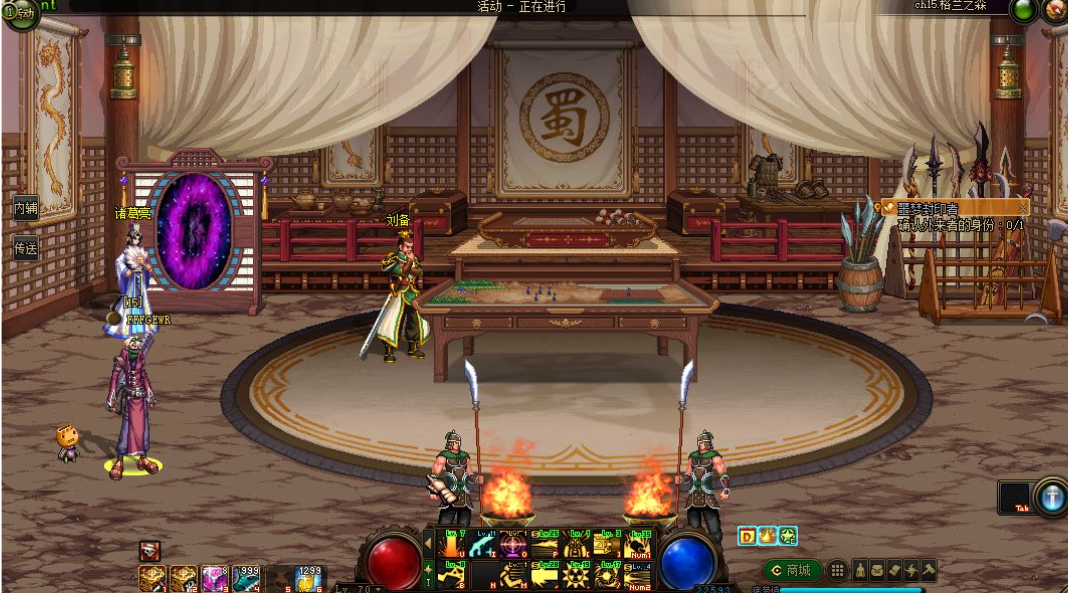Open the 活动 event button
Viewport: 1068px width, 593px height.
(x=21, y=14)
